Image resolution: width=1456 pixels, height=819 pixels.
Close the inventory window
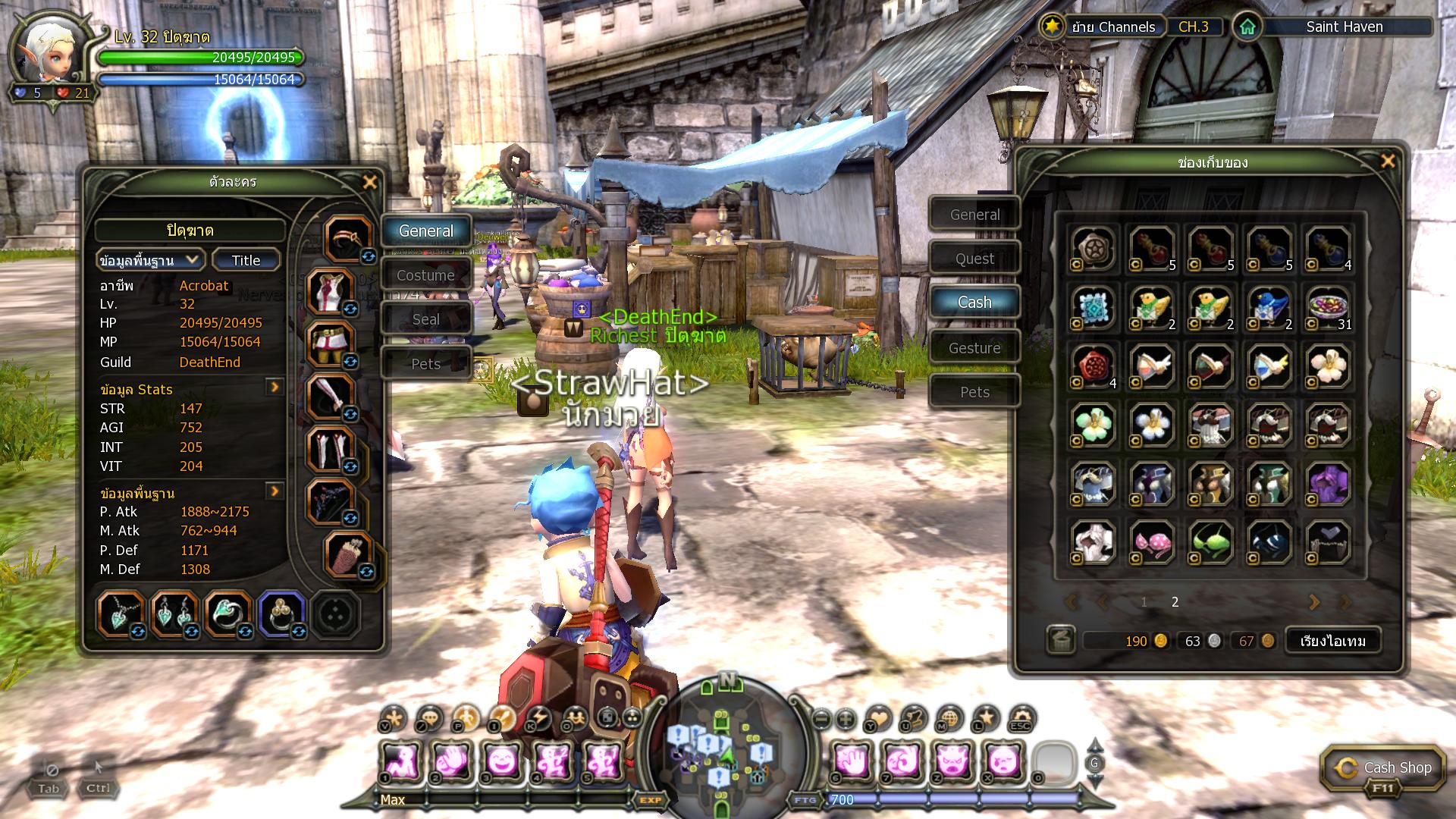[1388, 162]
